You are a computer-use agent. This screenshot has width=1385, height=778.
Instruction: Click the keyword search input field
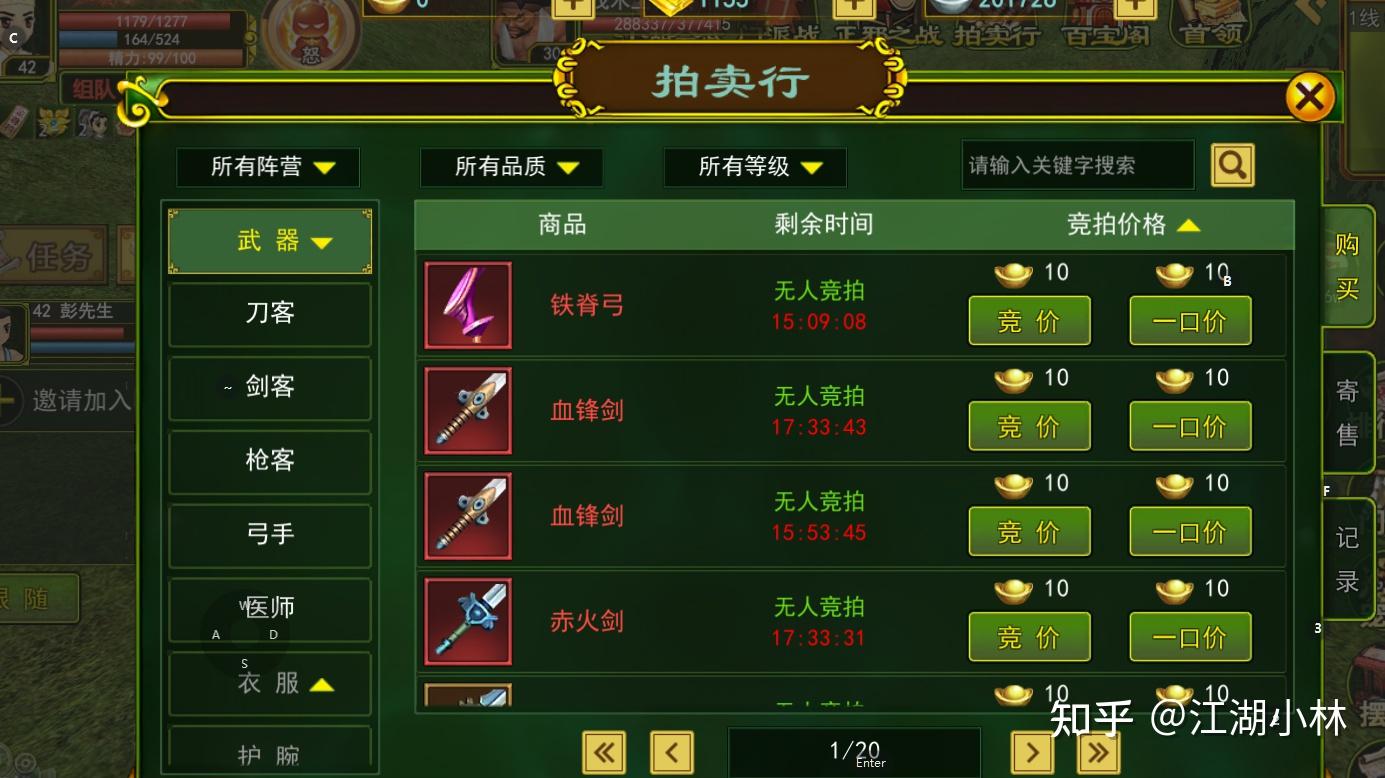(x=1078, y=164)
